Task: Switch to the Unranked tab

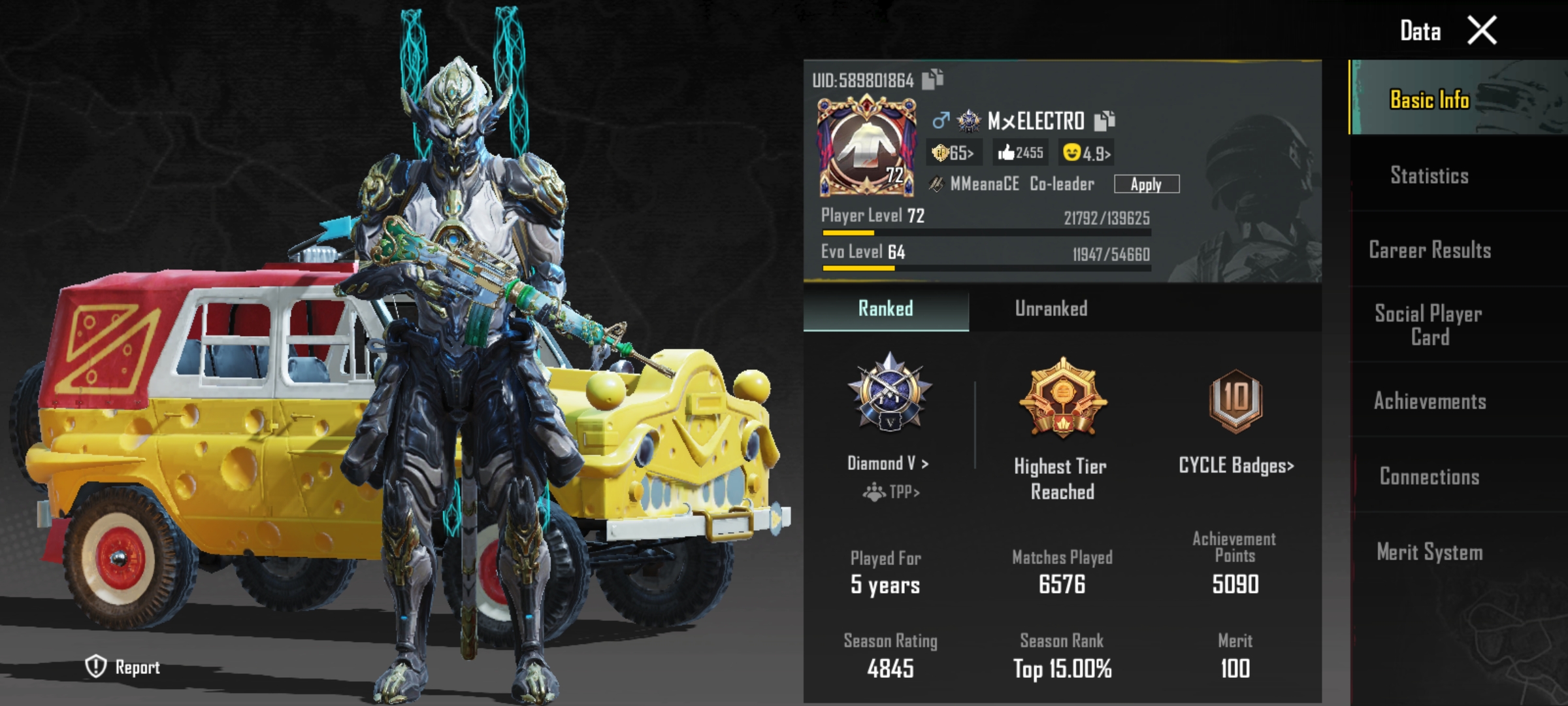Action: point(1051,309)
